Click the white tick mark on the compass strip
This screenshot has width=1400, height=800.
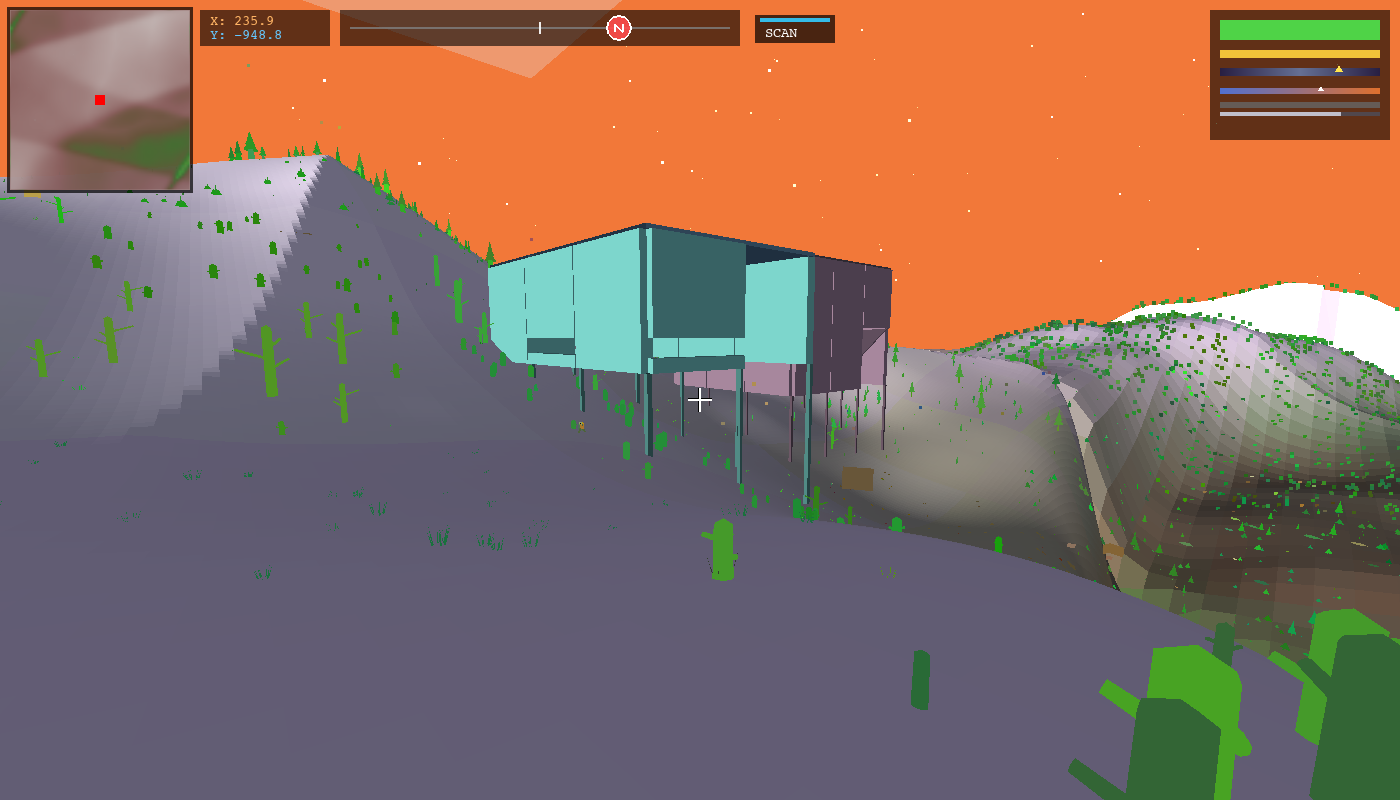[x=538, y=28]
